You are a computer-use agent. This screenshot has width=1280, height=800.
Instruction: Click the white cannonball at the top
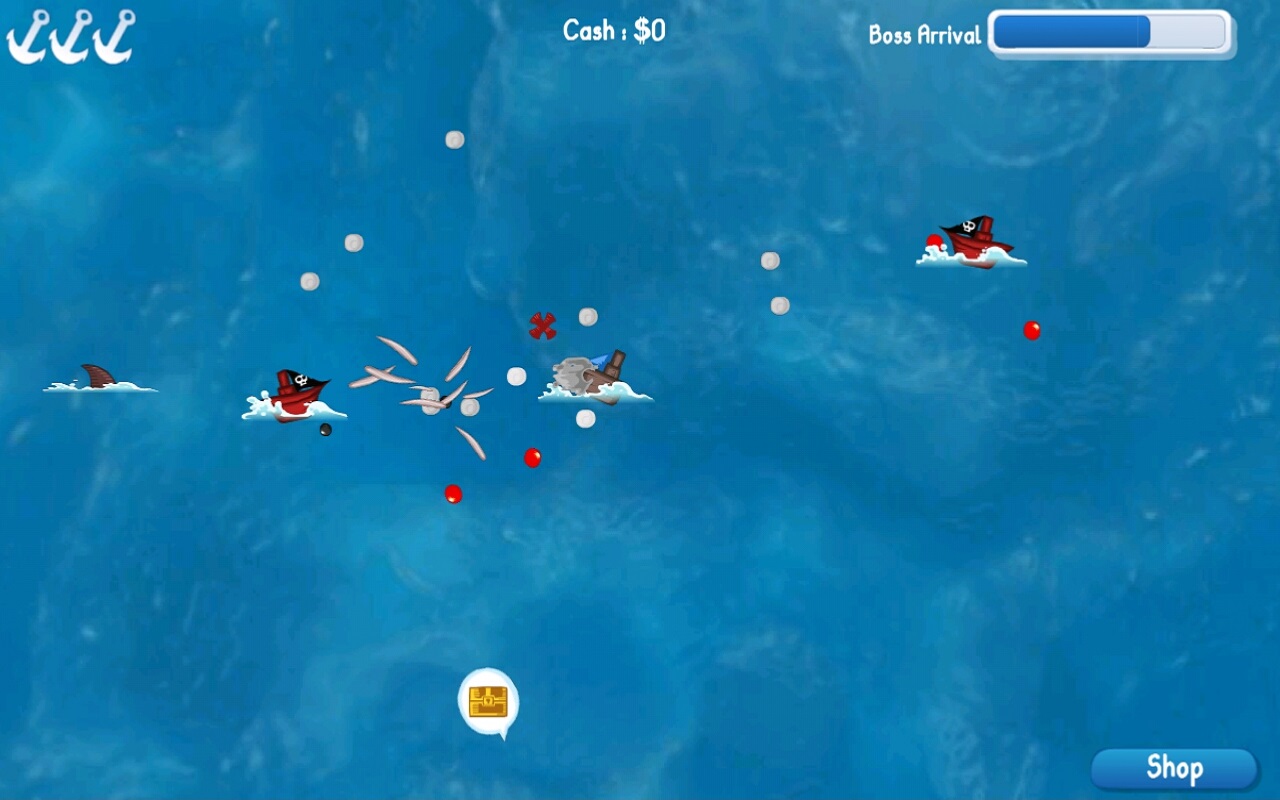point(454,140)
